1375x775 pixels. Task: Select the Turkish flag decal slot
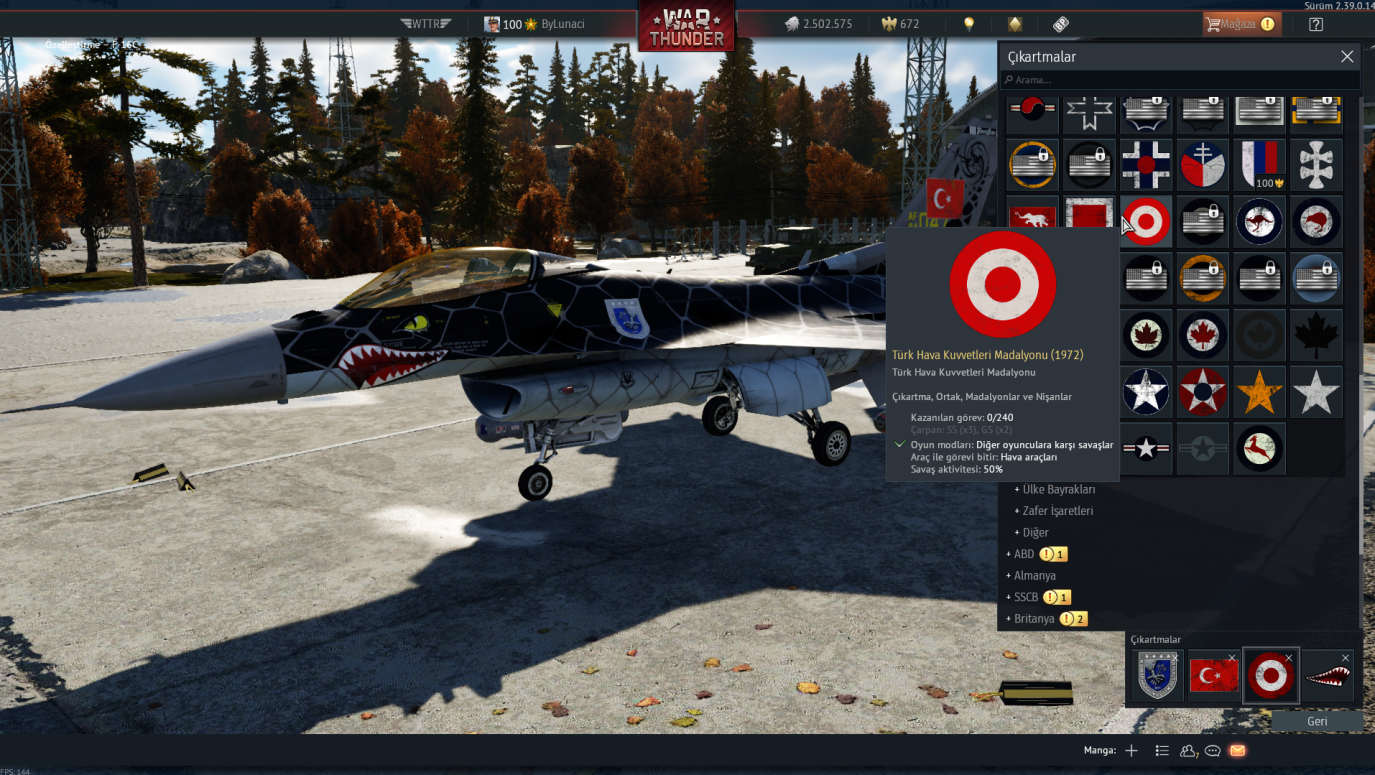coord(1214,676)
